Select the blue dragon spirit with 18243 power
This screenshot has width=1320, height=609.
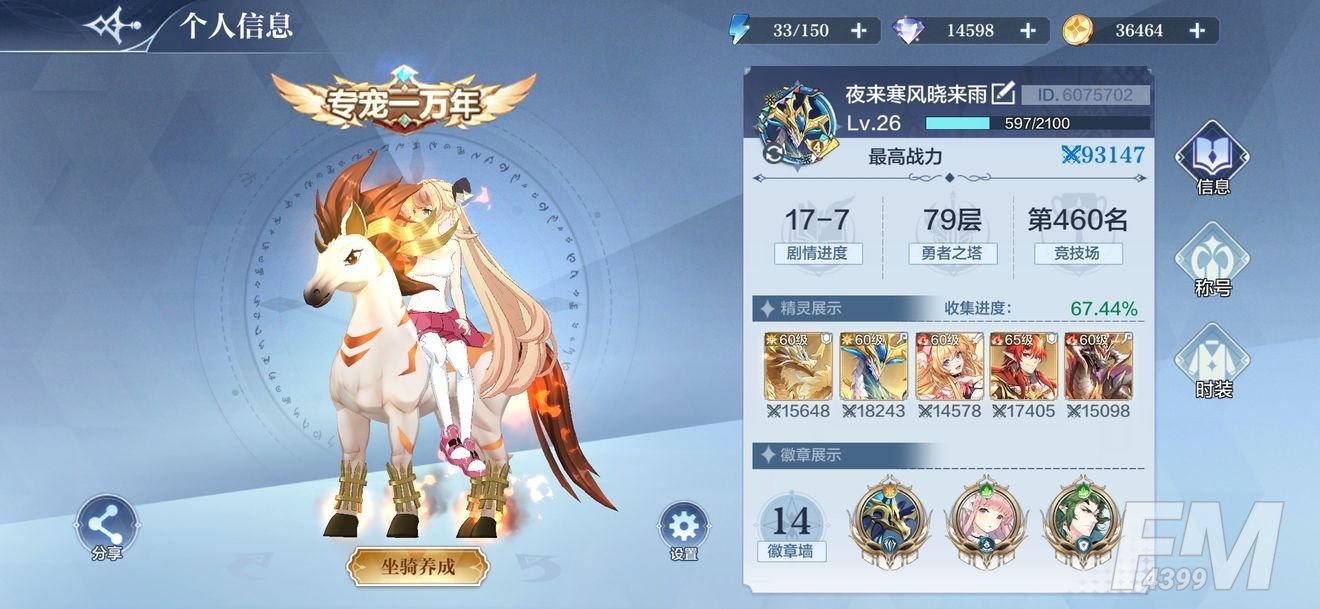pos(872,366)
